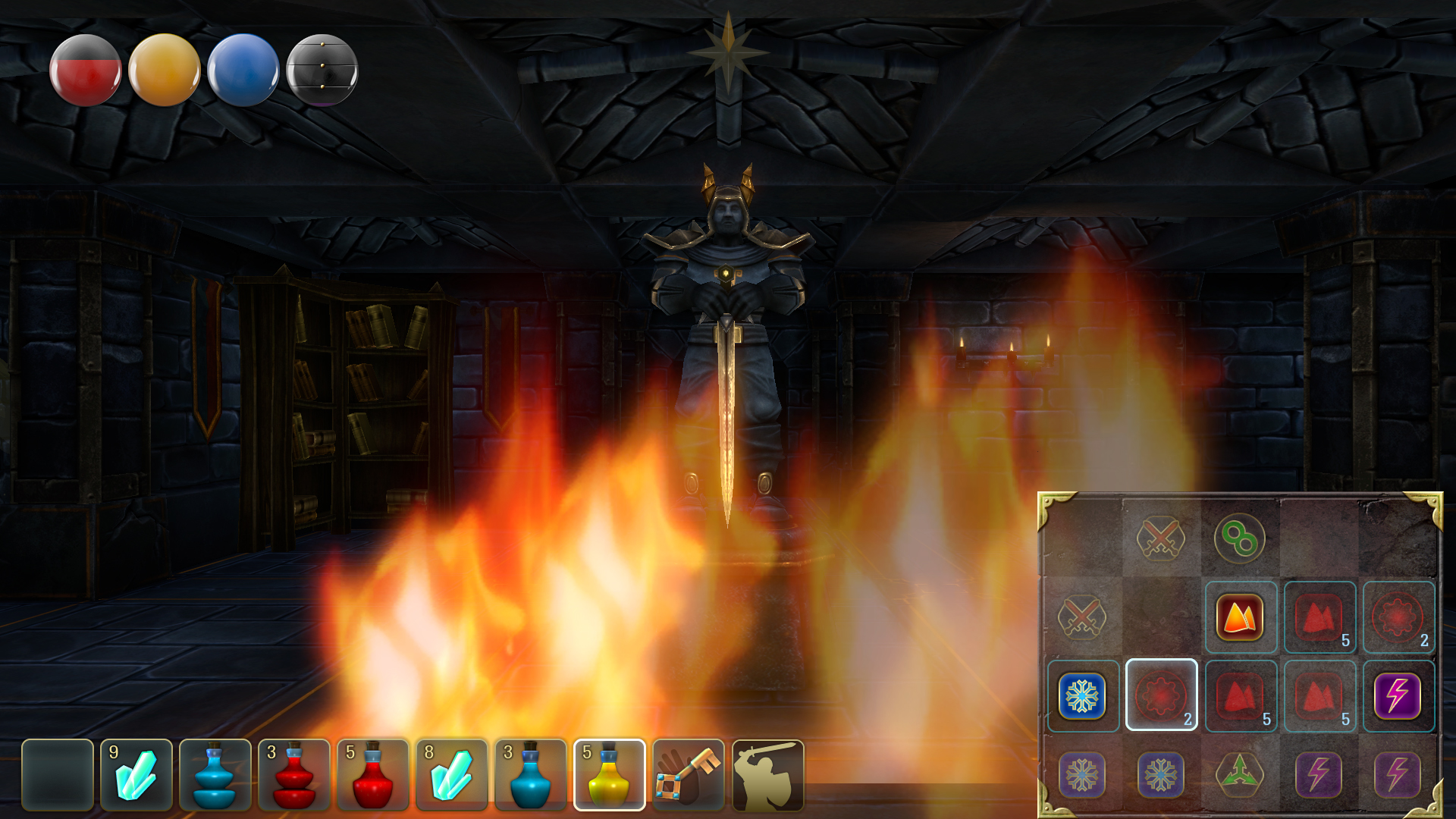Select the crystal stack of 9
The height and width of the screenshot is (819, 1456).
point(136,775)
